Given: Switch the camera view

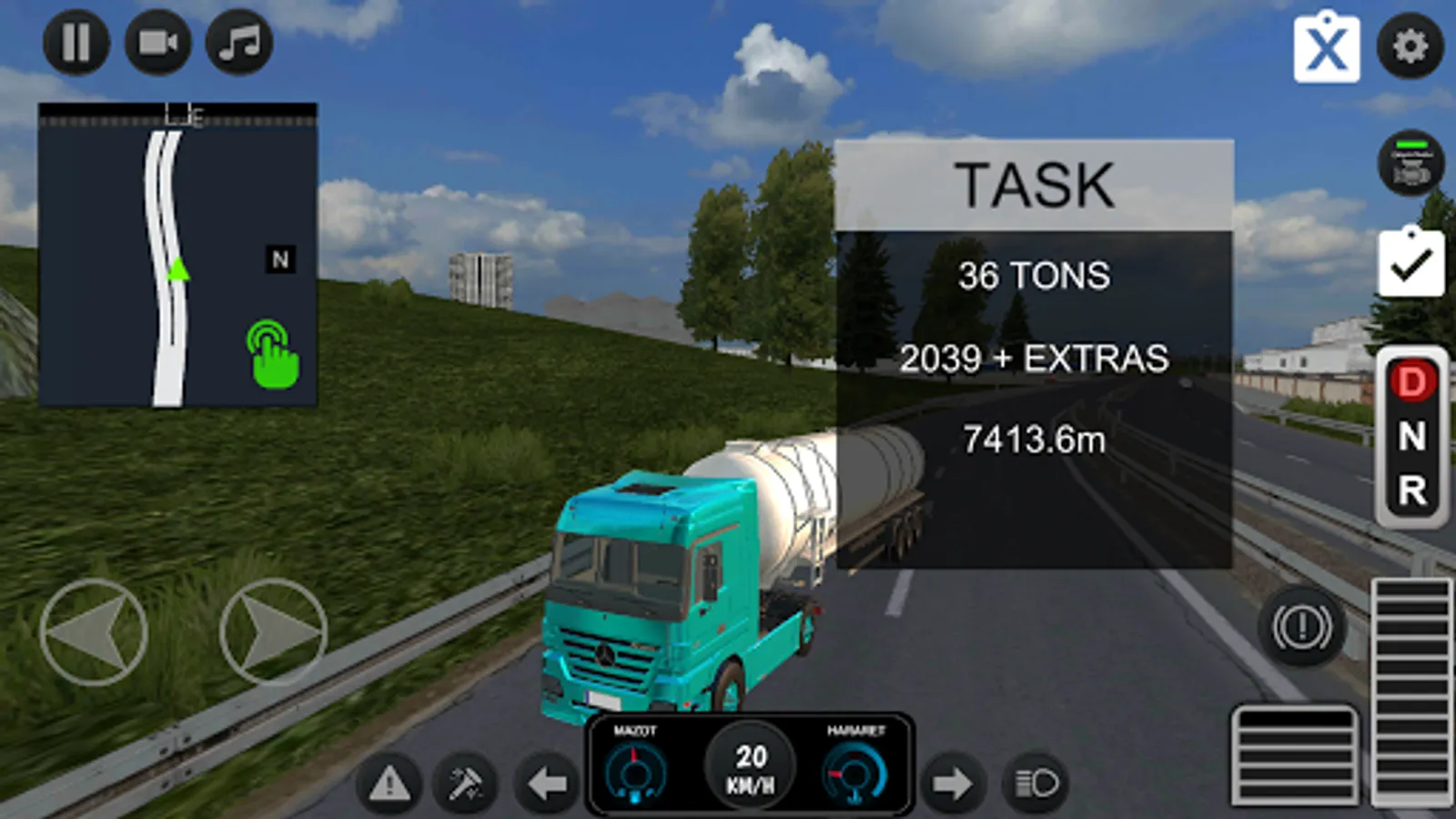Looking at the screenshot, I should tap(157, 43).
